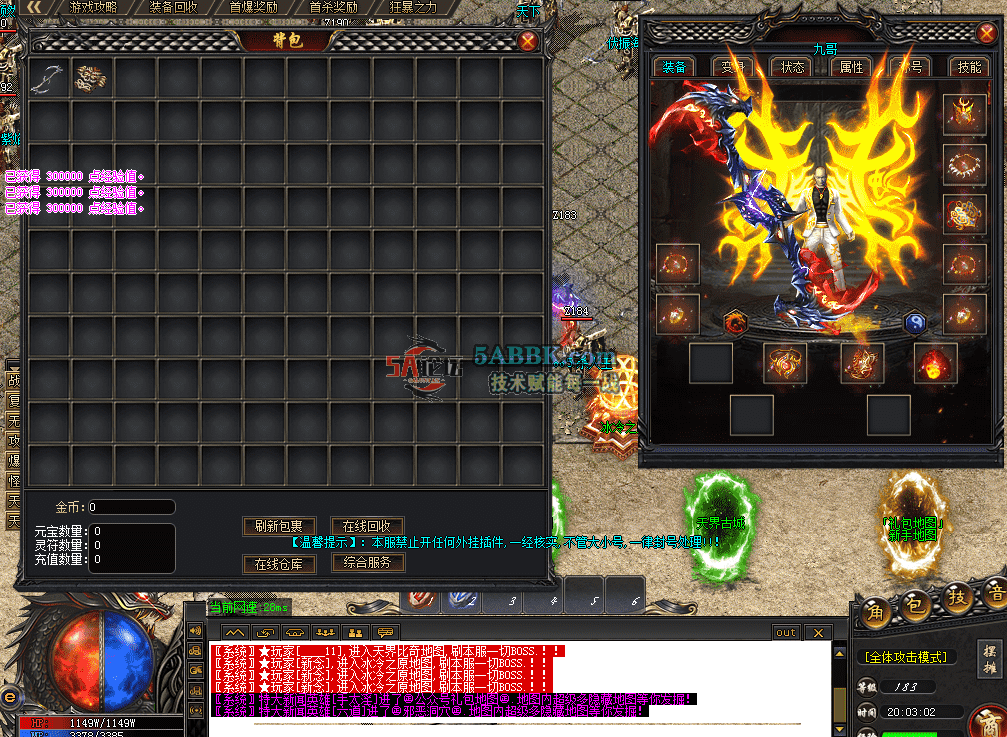This screenshot has height=737, width=1007.
Task: Close the chat window with its X button
Action: pyautogui.click(x=818, y=633)
